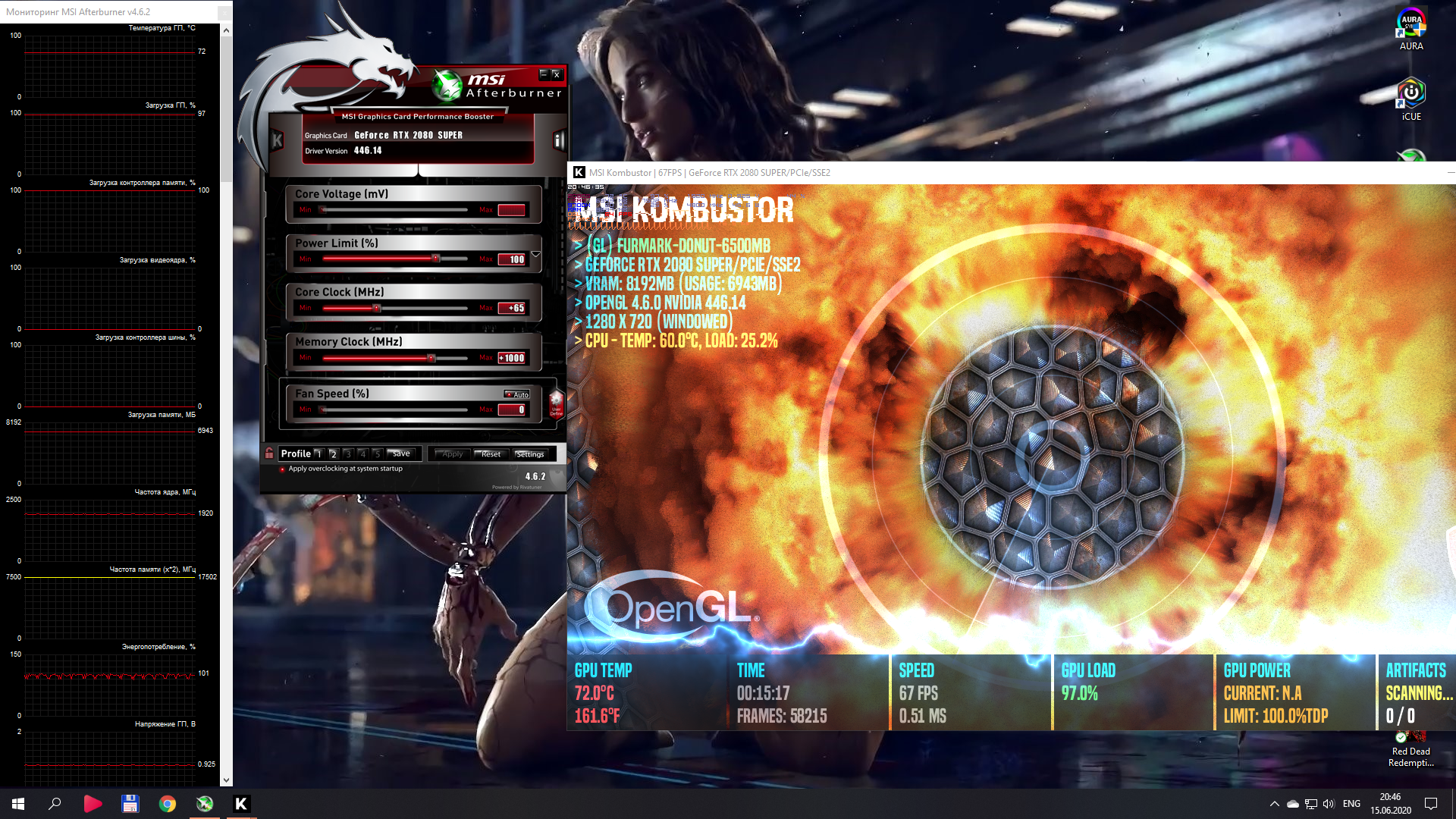Screen dimensions: 1456x819
Task: Toggle apply overclocking at system startup
Action: pyautogui.click(x=282, y=469)
